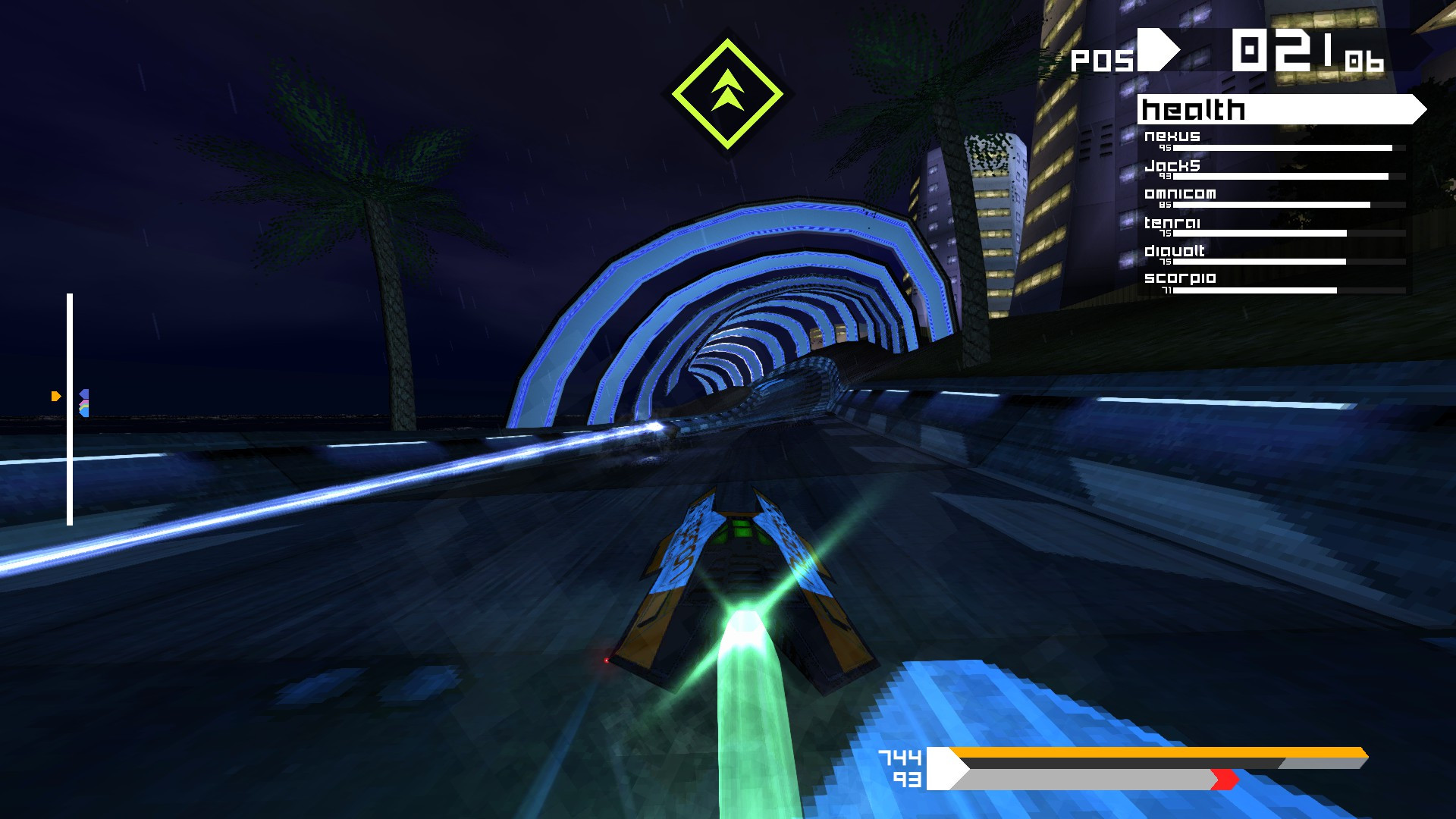This screenshot has height=819, width=1456.
Task: Expand omnicom's entry in the standings list
Action: click(1181, 193)
